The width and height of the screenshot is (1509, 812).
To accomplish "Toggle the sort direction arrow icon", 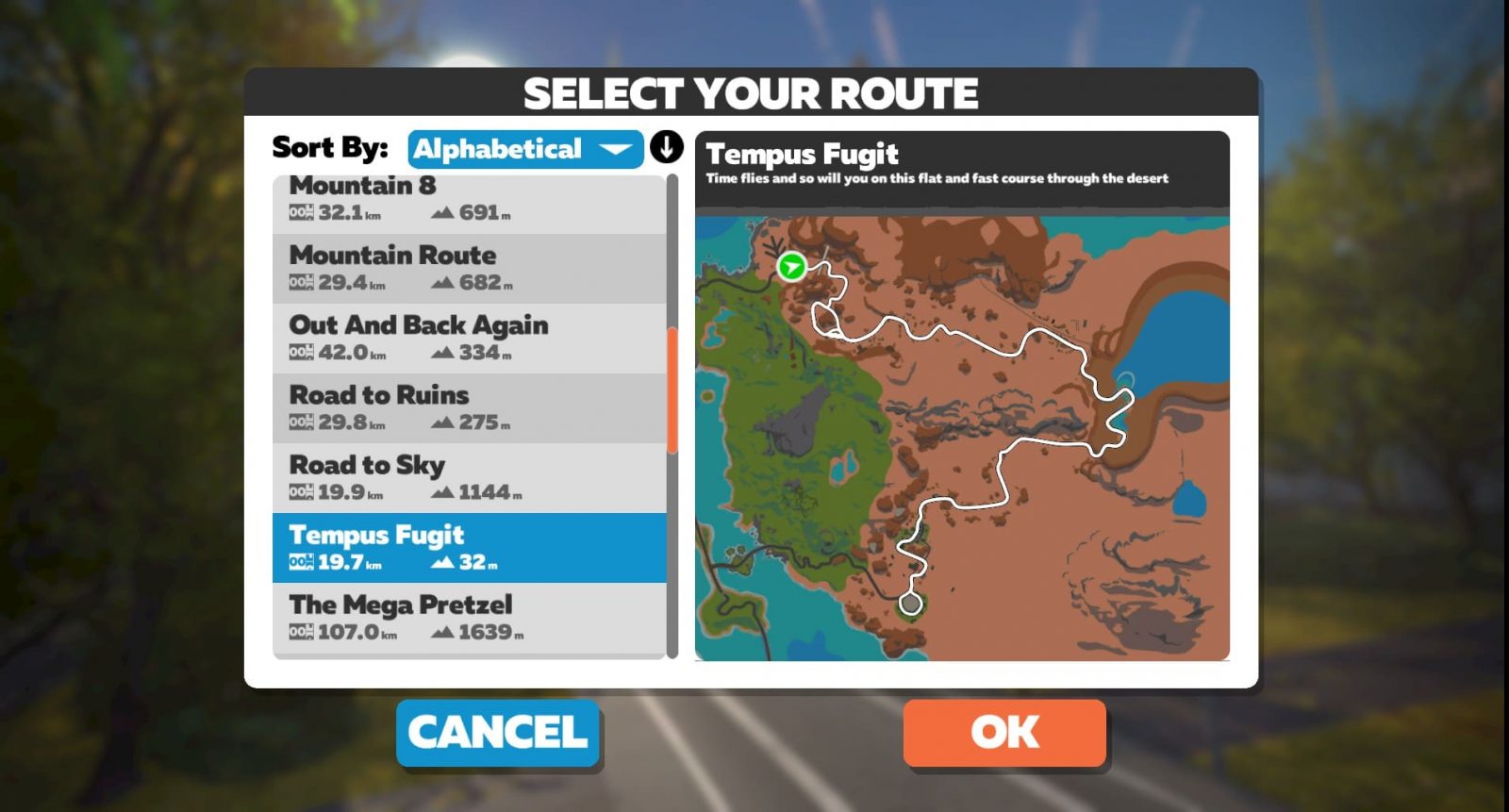I will (x=666, y=148).
